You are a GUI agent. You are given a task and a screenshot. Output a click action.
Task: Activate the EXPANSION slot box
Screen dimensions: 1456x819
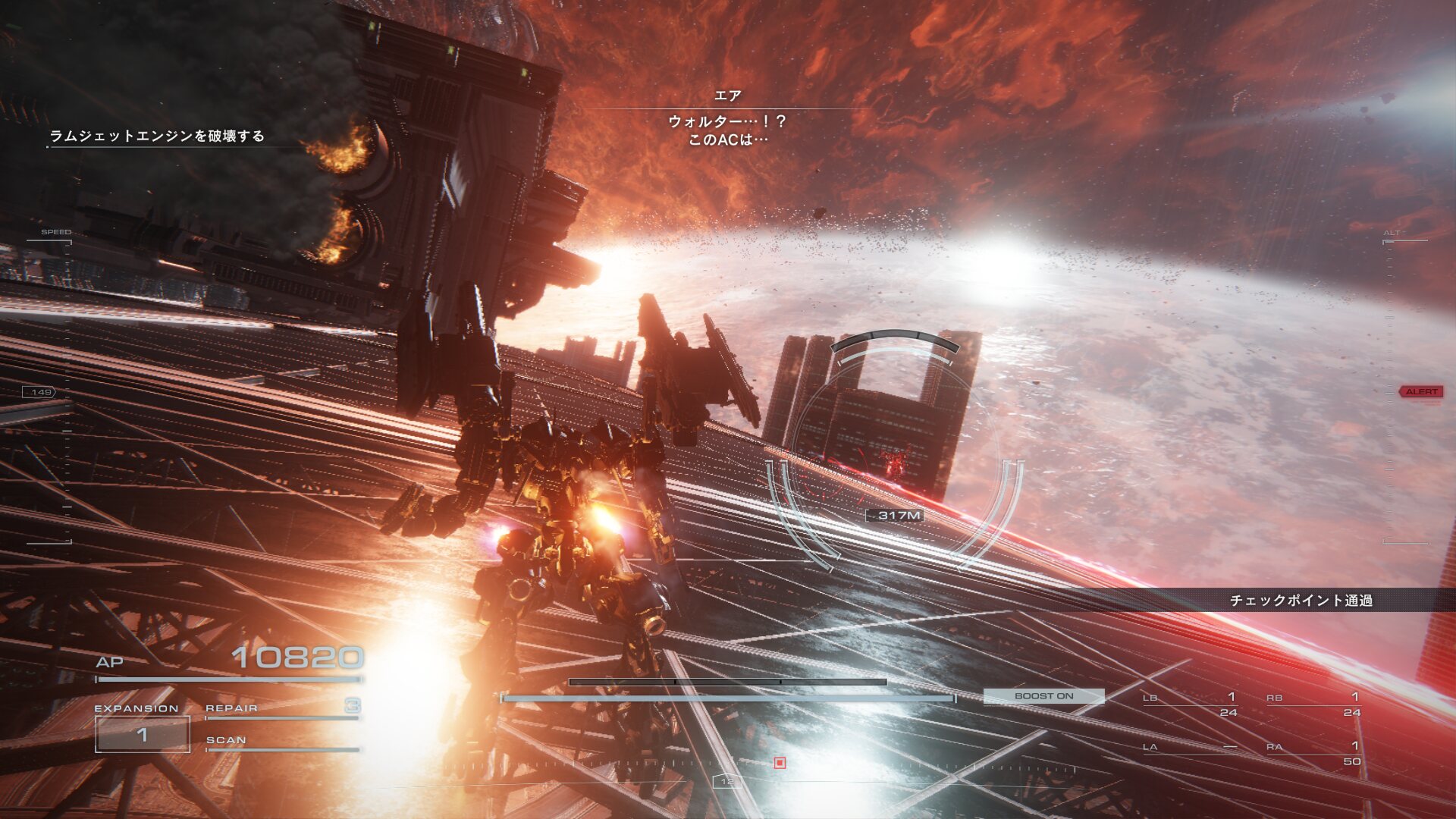coord(143,734)
